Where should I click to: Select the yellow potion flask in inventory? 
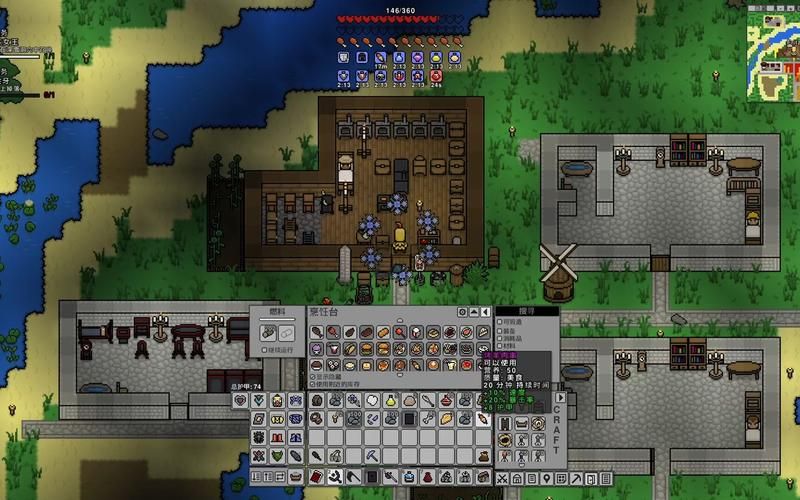[391, 400]
